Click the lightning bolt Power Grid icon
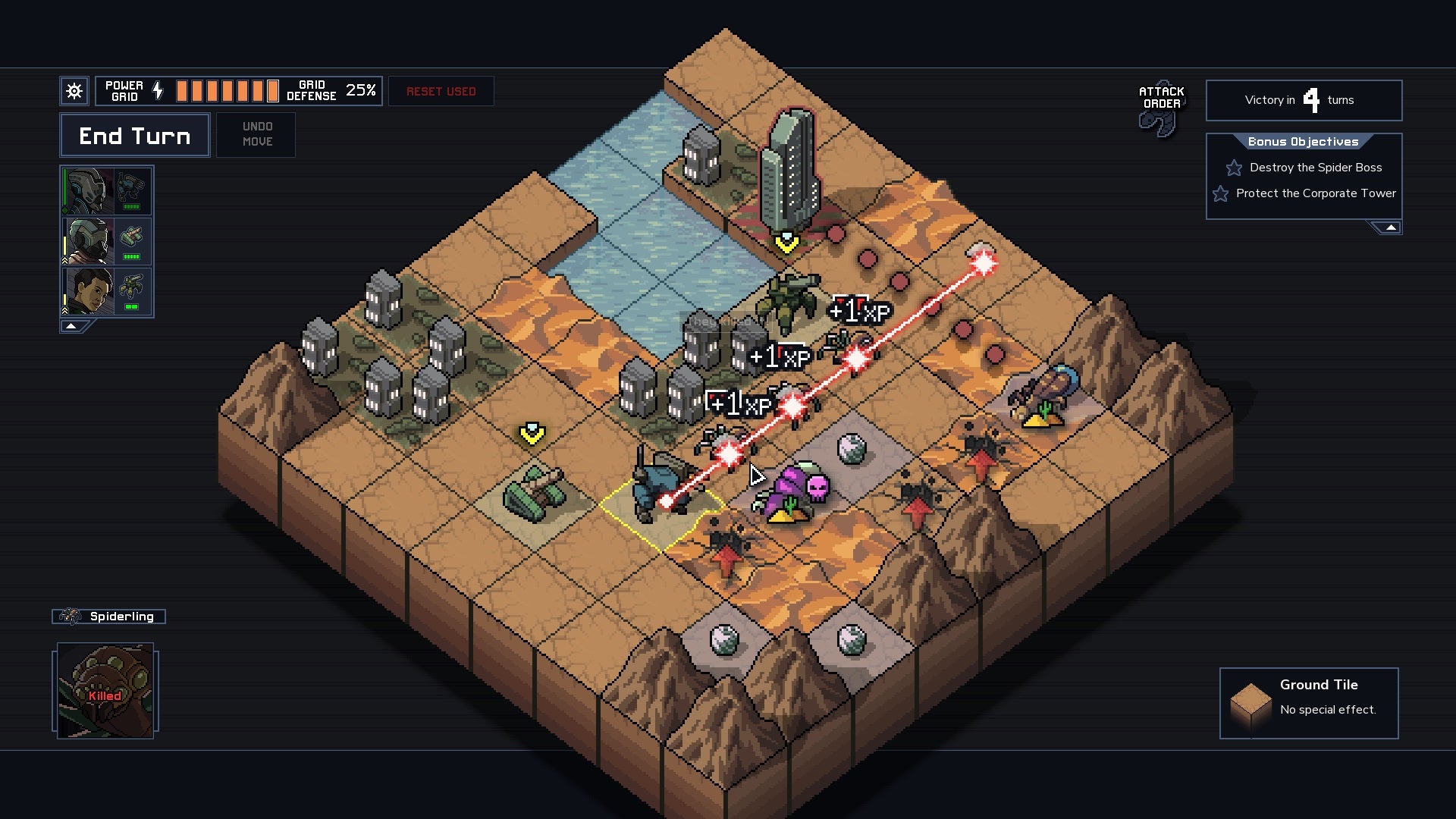This screenshot has height=819, width=1456. point(158,90)
